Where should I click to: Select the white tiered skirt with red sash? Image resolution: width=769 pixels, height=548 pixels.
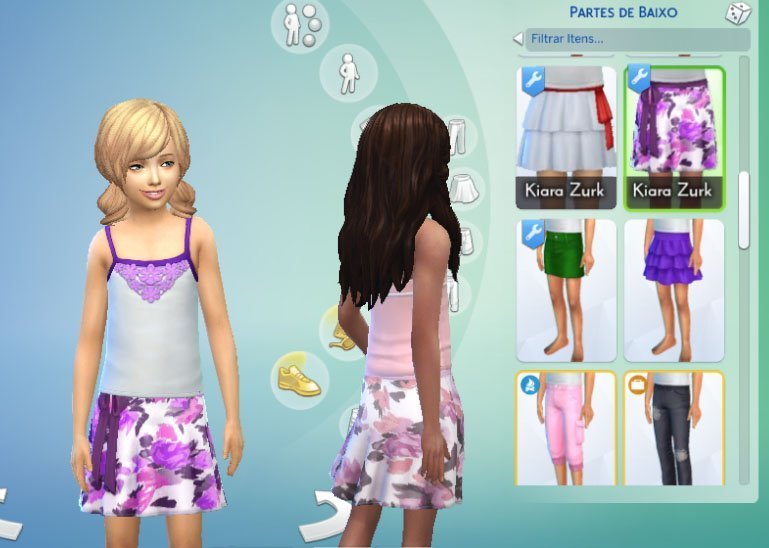tap(566, 137)
